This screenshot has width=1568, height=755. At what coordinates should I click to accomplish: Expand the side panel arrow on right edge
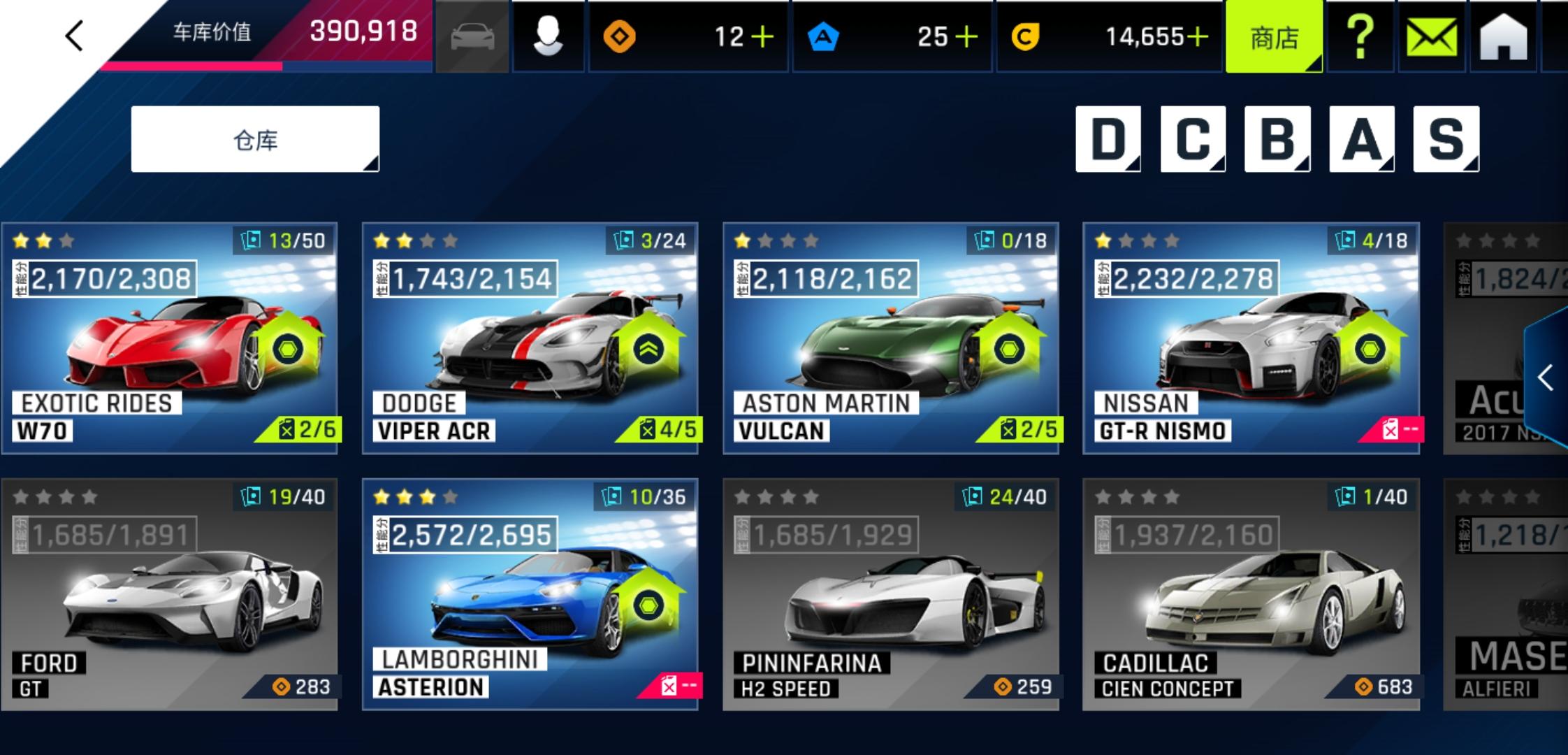[x=1546, y=378]
